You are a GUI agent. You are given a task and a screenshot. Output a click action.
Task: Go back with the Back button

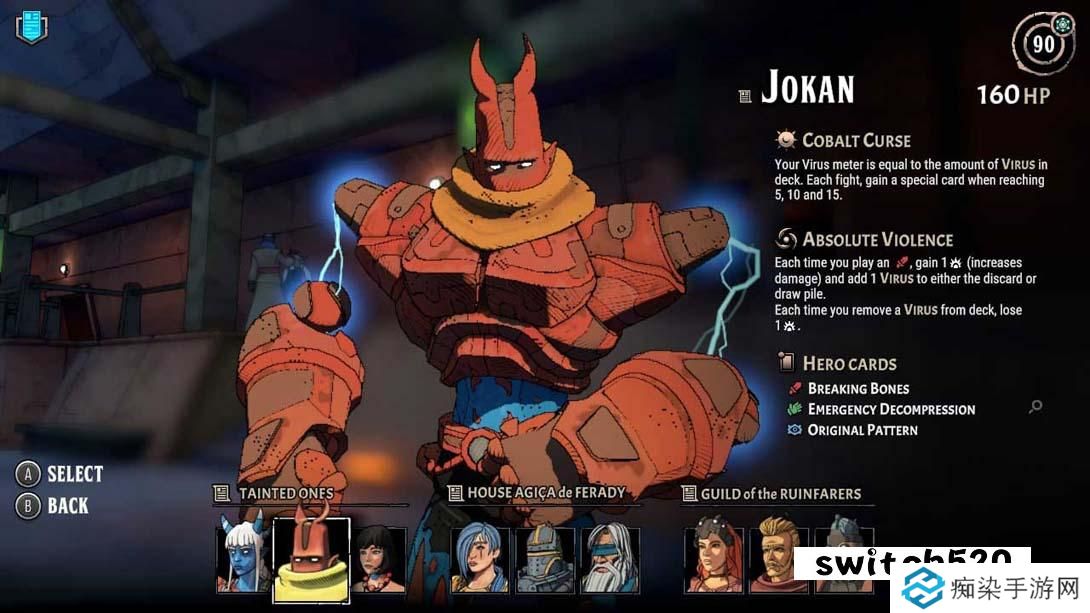tap(56, 506)
